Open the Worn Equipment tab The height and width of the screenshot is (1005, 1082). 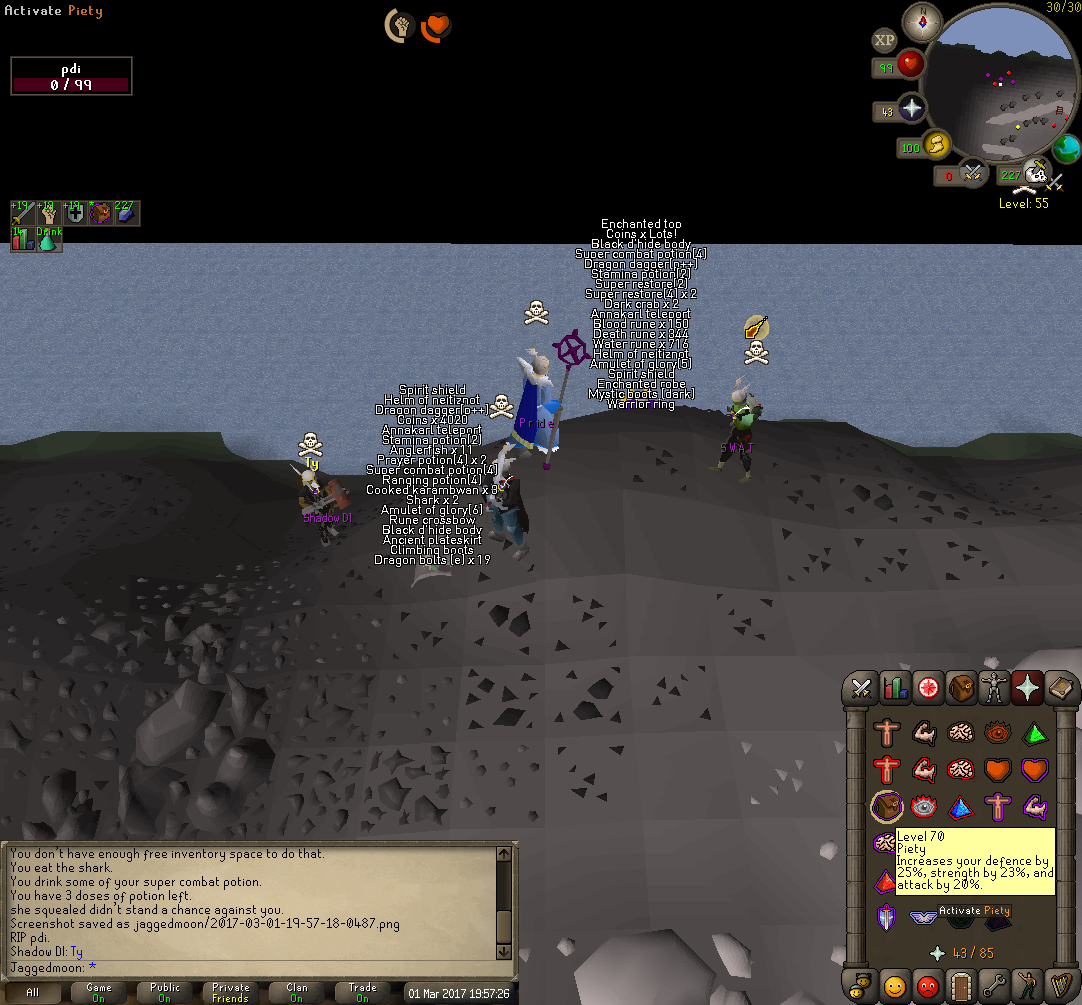click(996, 688)
